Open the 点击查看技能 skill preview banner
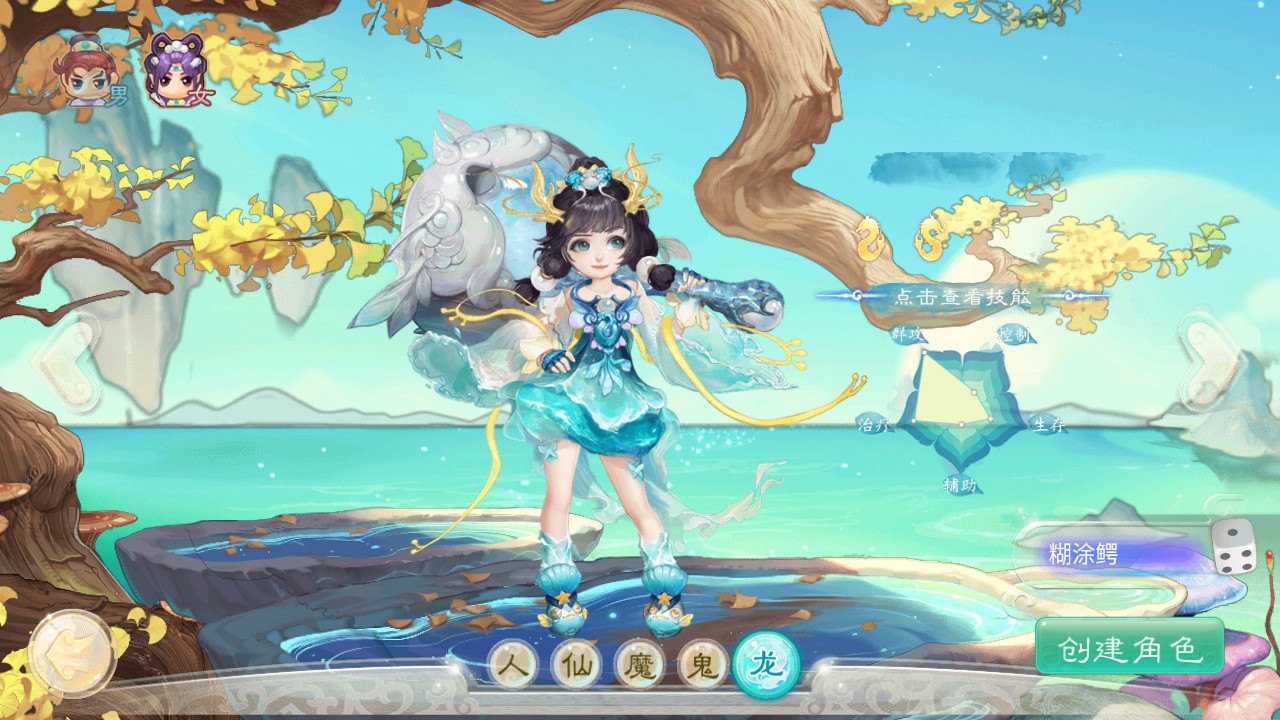Screen dimensions: 1280x720 962,296
